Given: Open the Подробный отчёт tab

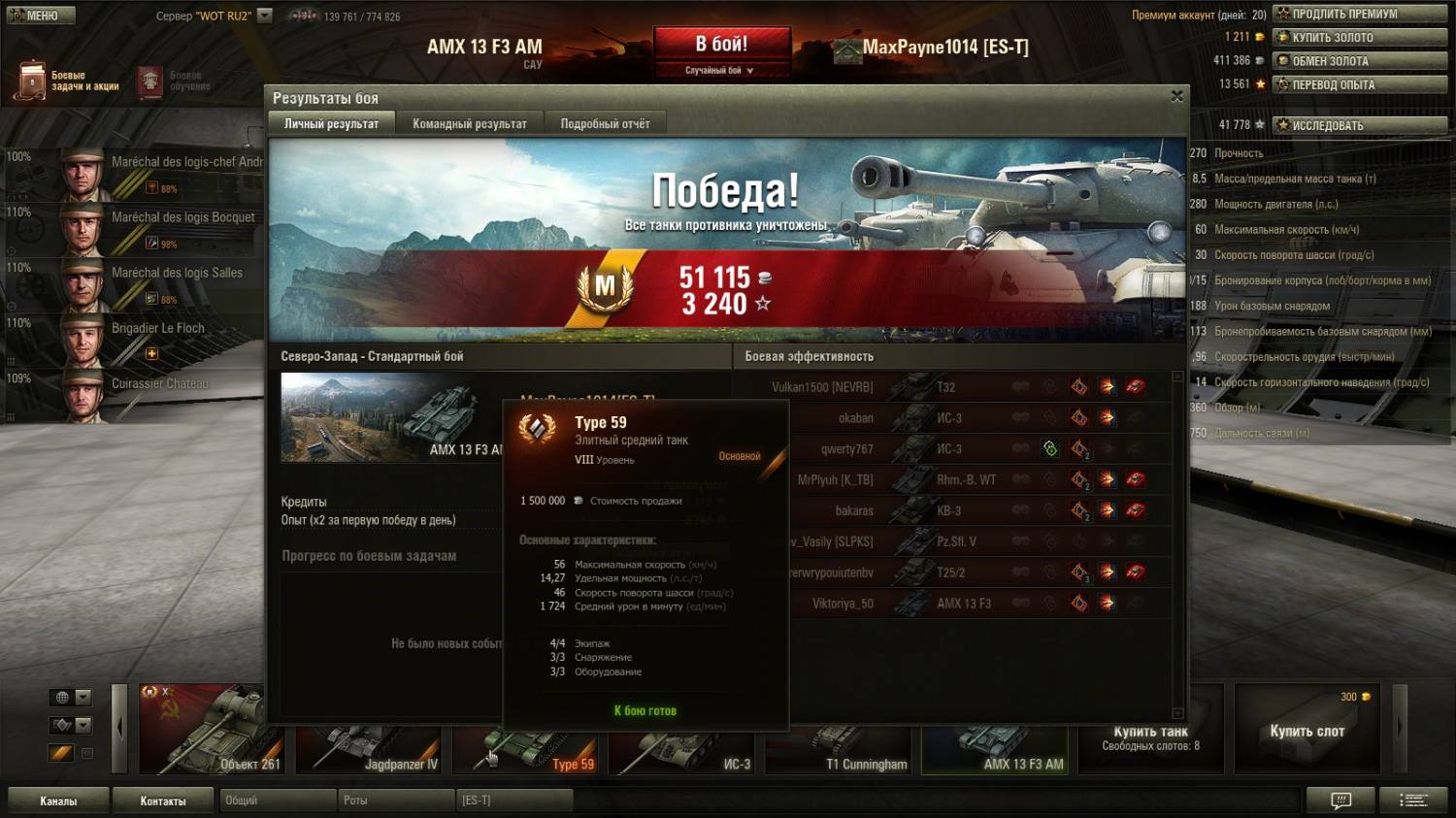Looking at the screenshot, I should pyautogui.click(x=605, y=123).
